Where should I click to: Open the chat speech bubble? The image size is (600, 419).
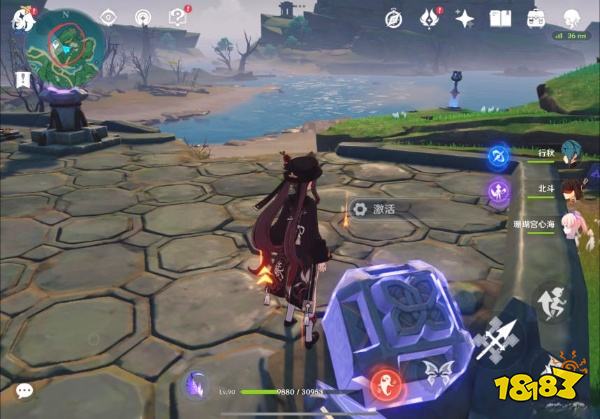[24, 391]
